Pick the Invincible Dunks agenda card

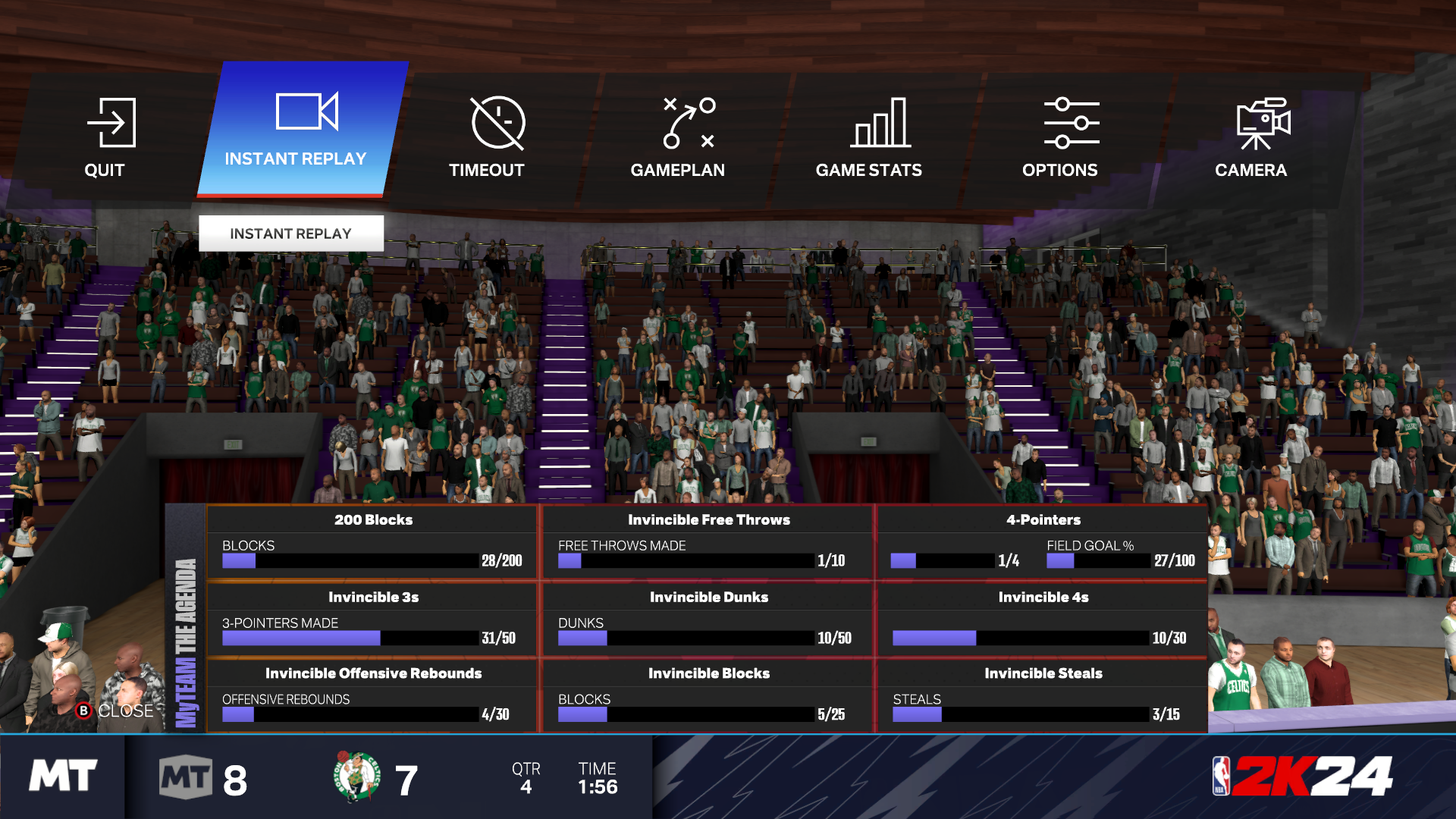click(708, 620)
